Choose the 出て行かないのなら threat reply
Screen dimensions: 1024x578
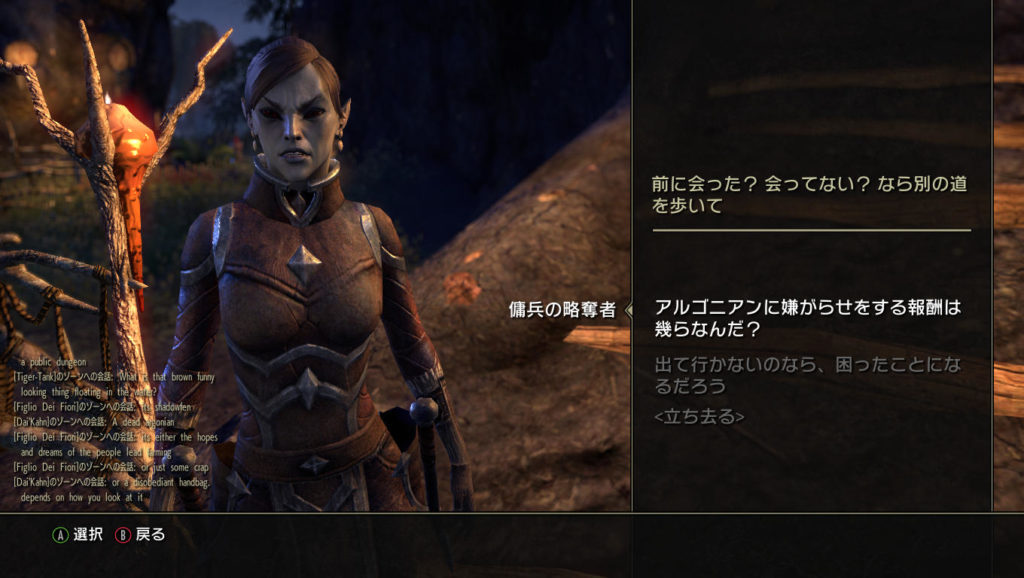point(806,374)
